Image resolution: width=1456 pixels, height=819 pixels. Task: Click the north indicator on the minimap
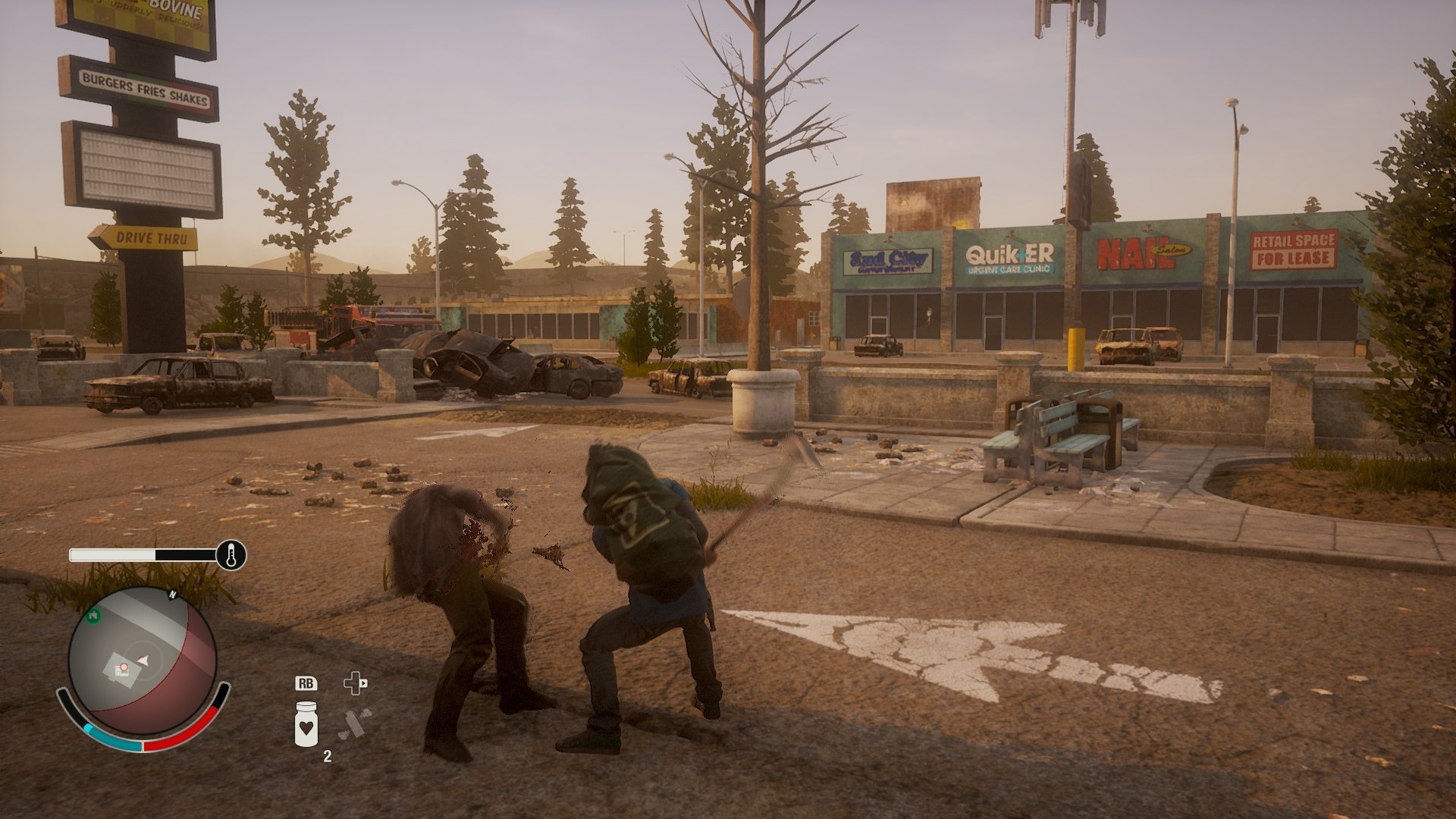173,595
